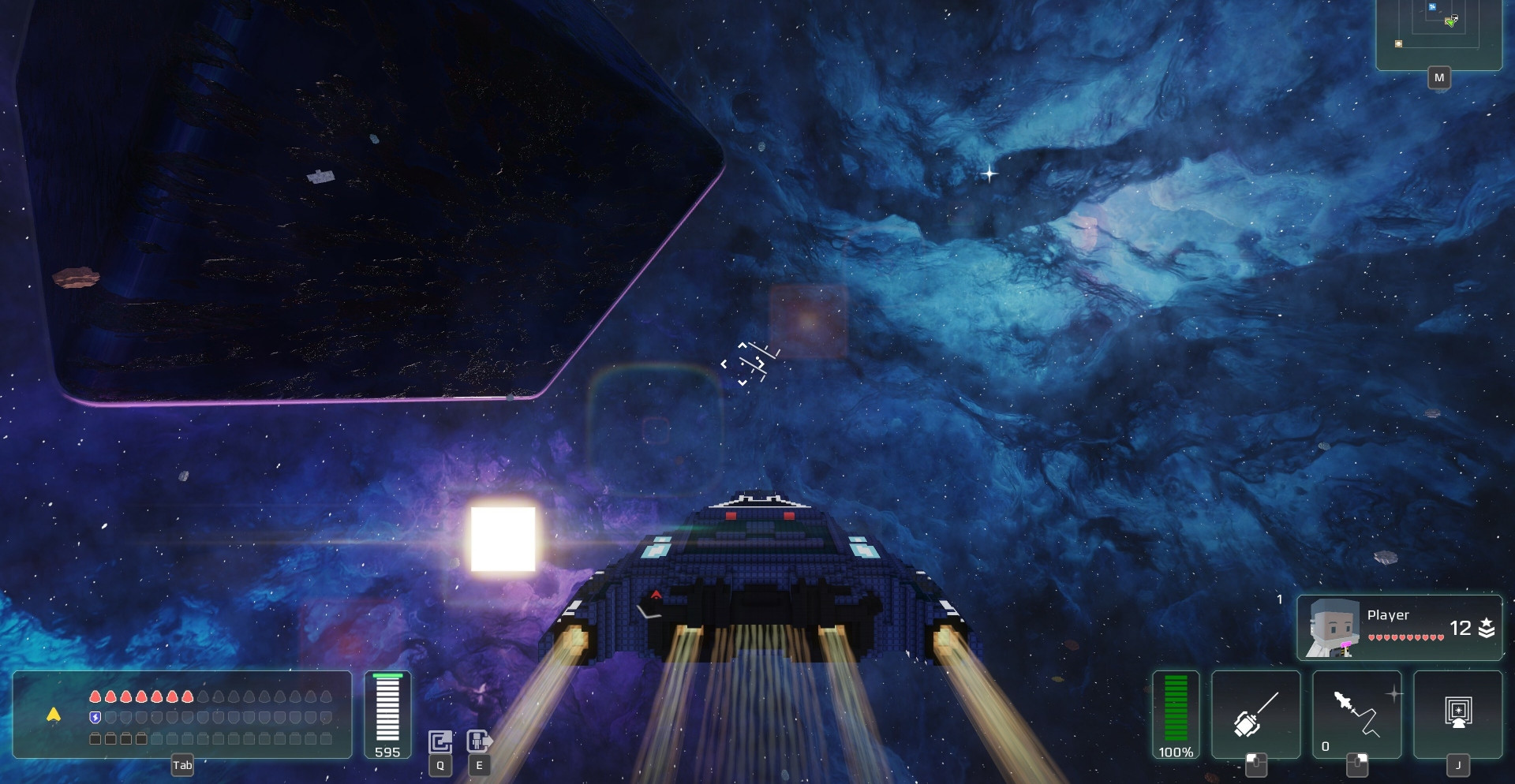The image size is (1515, 784).
Task: Select the laser turret weapon slot
Action: tap(1255, 714)
